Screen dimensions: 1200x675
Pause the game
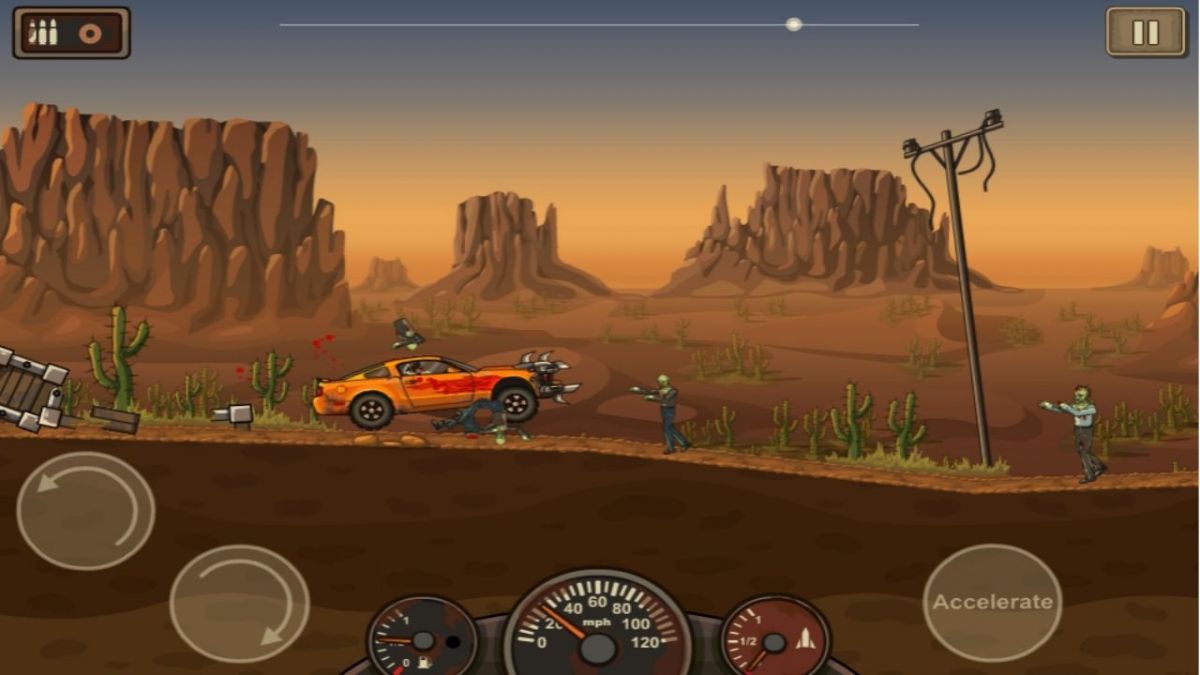(1145, 32)
